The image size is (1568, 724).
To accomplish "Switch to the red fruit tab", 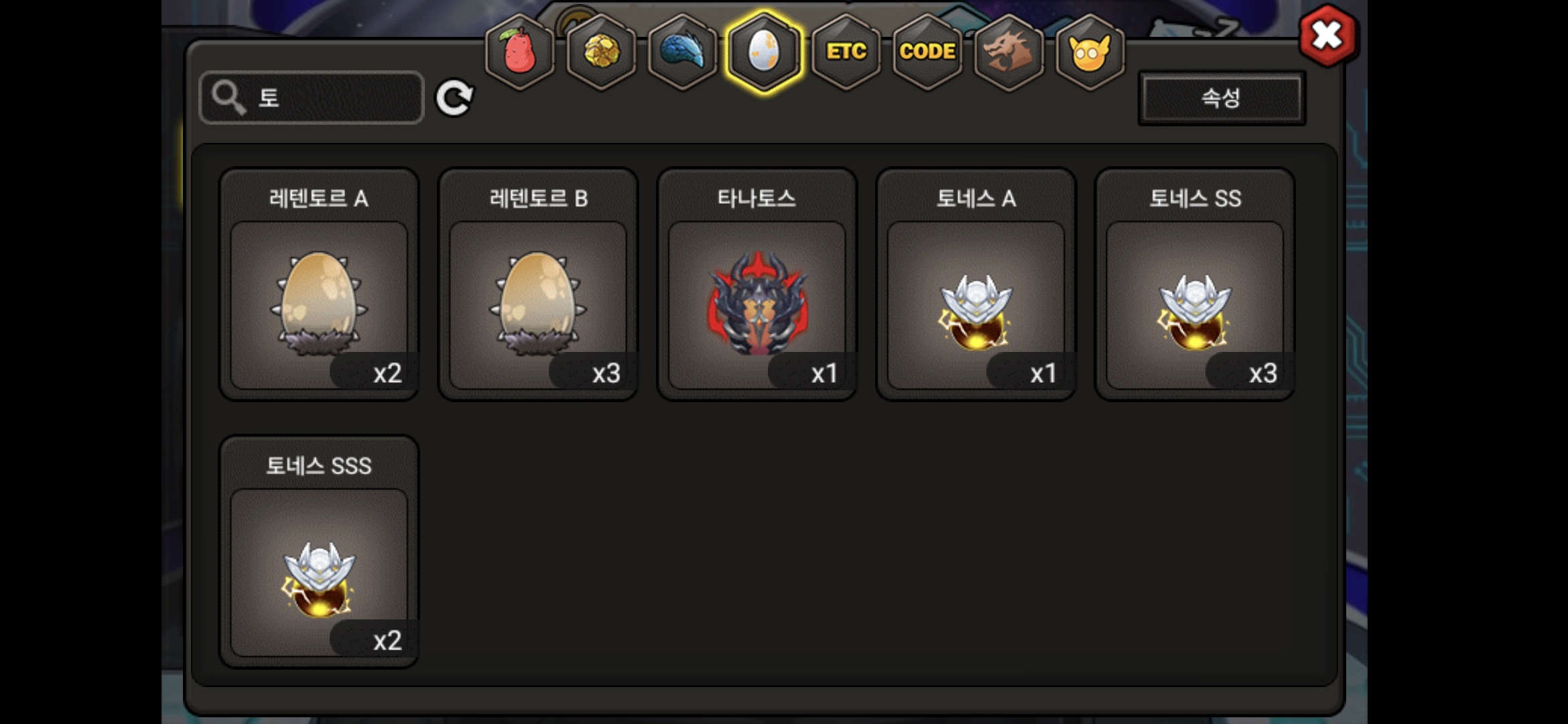I will (519, 52).
